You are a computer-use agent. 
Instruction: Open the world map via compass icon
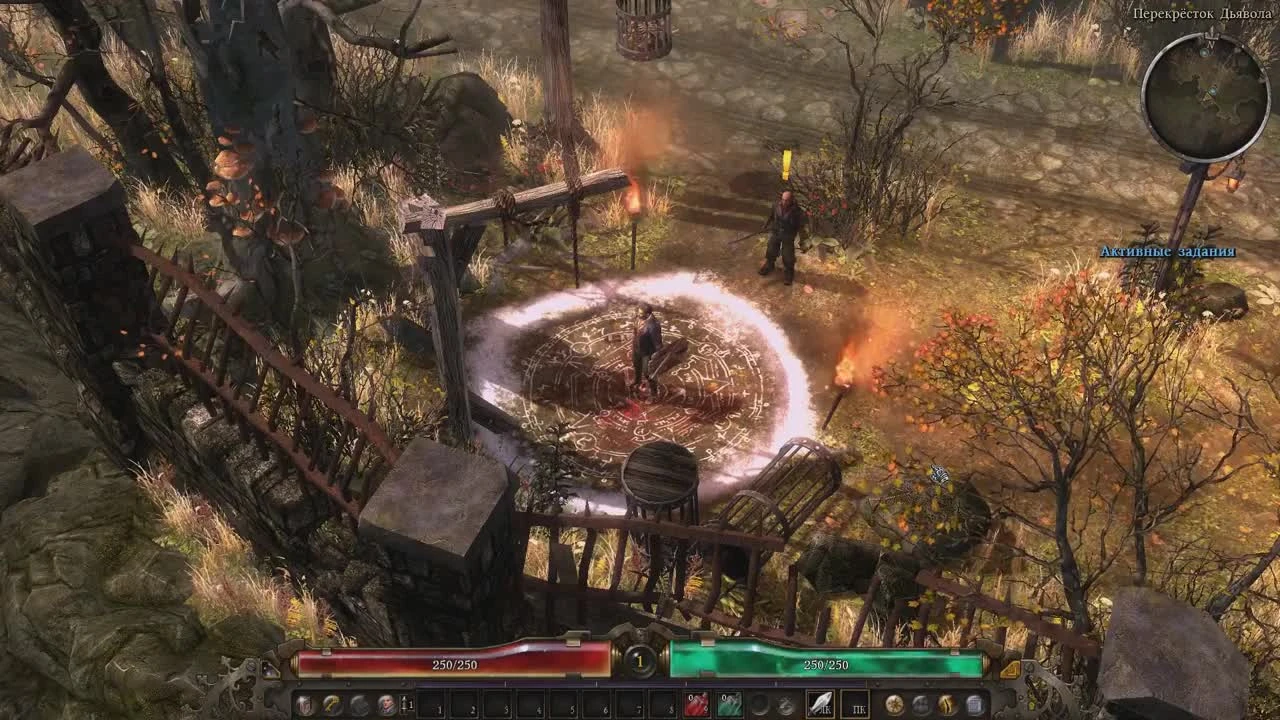(896, 703)
